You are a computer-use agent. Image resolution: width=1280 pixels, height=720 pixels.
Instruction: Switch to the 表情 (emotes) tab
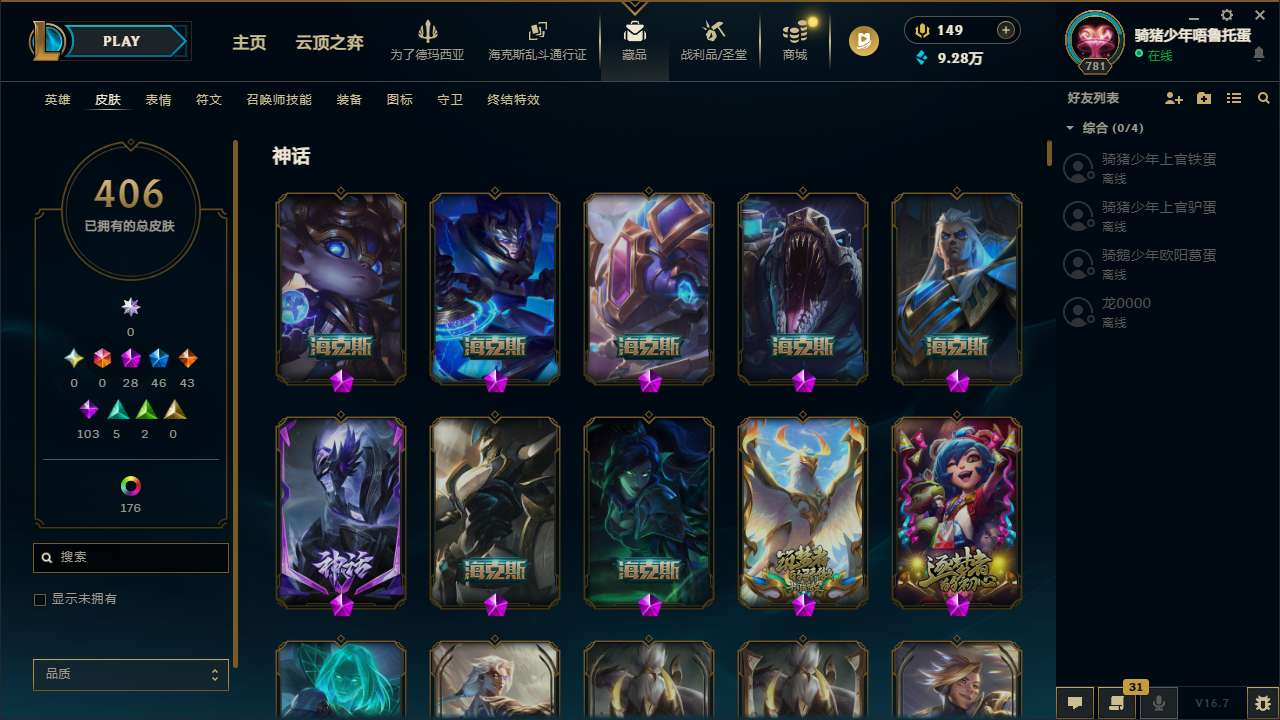[x=158, y=99]
